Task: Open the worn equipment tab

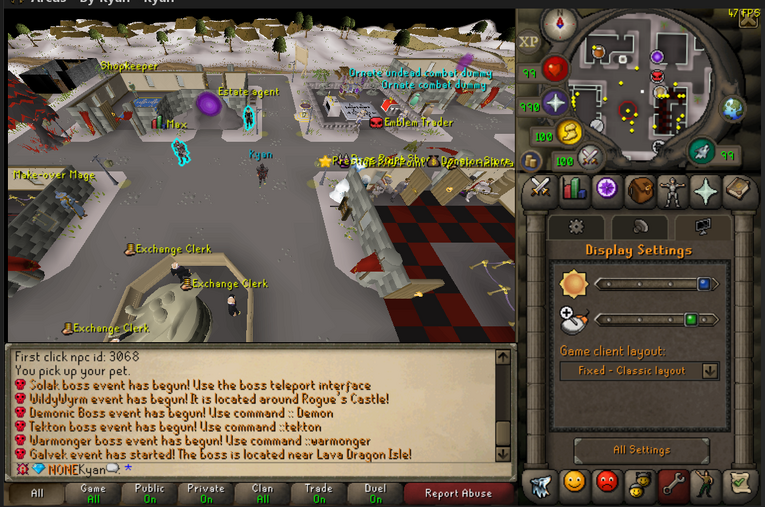Action: (x=673, y=190)
